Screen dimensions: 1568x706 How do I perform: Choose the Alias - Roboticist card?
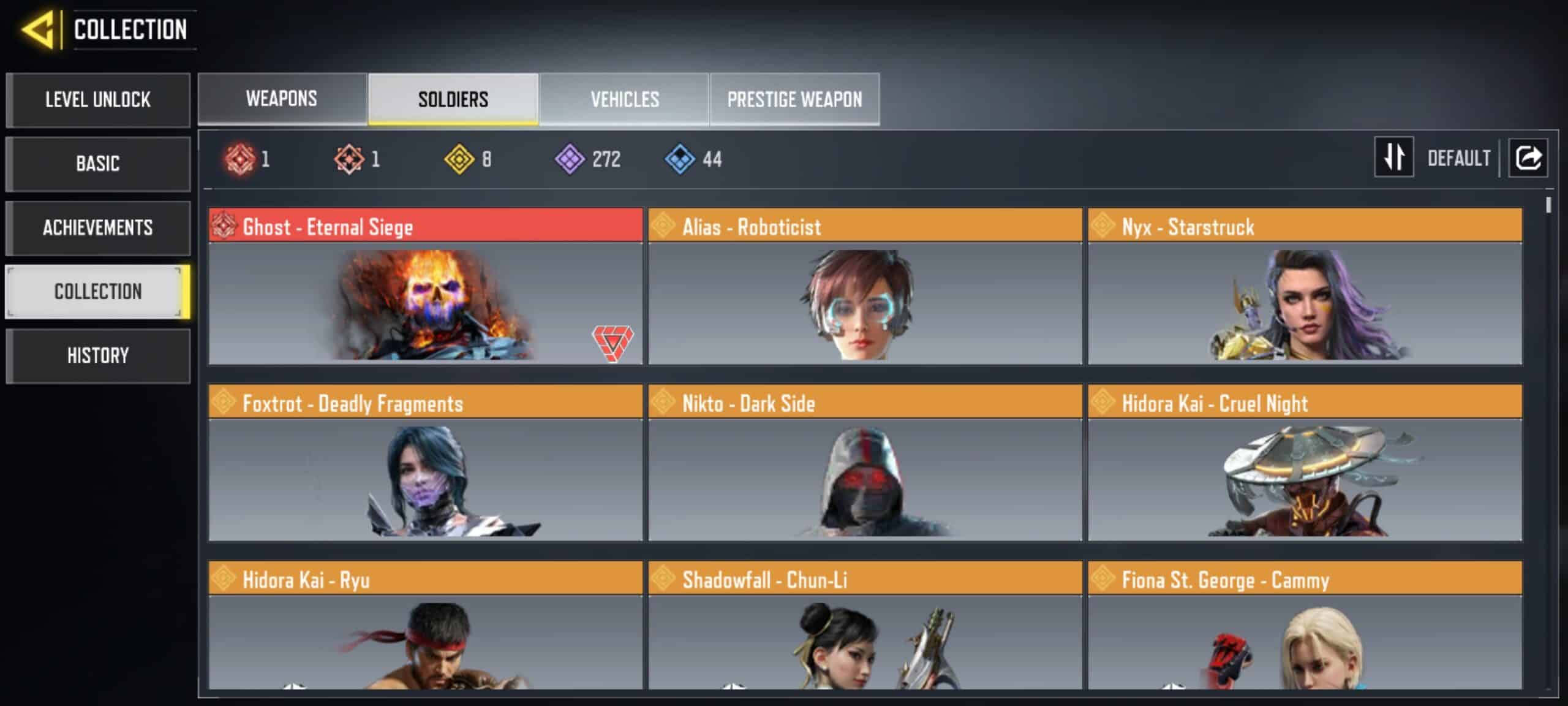tap(865, 287)
